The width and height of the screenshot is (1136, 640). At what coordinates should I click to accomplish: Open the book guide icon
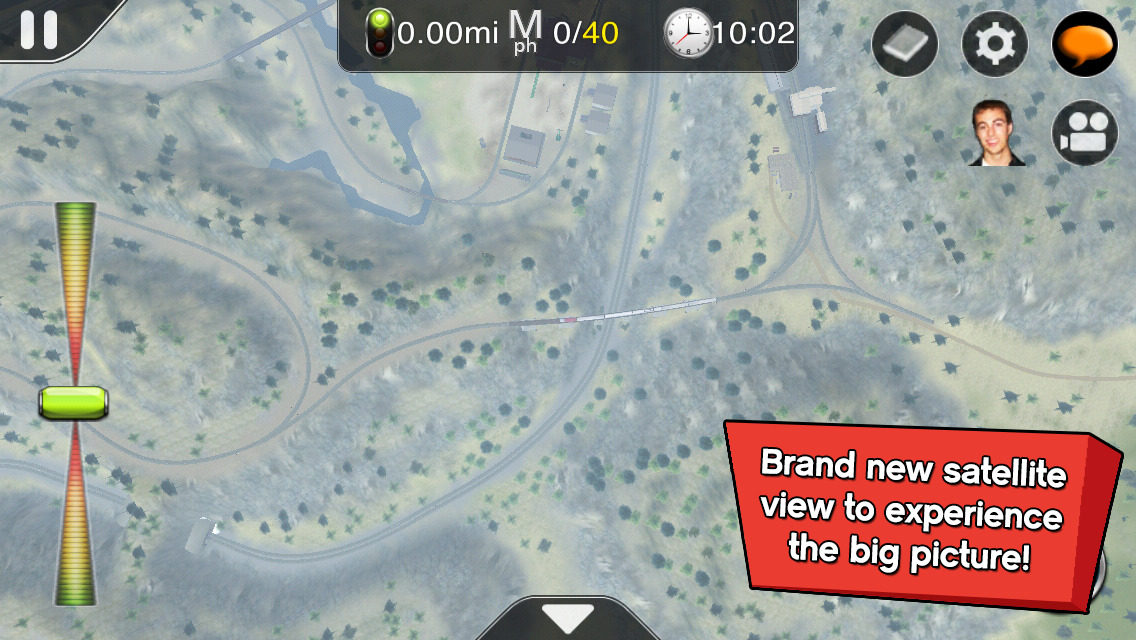[x=904, y=45]
